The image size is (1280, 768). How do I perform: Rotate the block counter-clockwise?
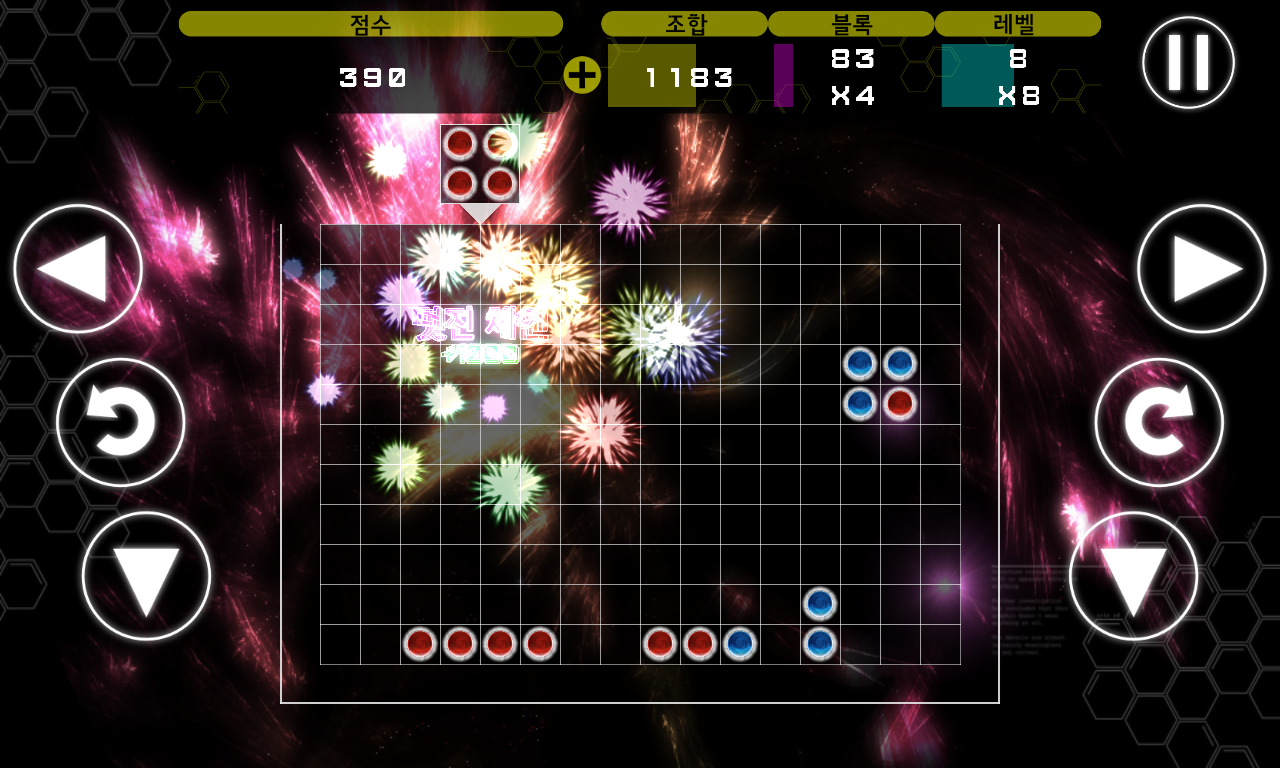pyautogui.click(x=121, y=422)
